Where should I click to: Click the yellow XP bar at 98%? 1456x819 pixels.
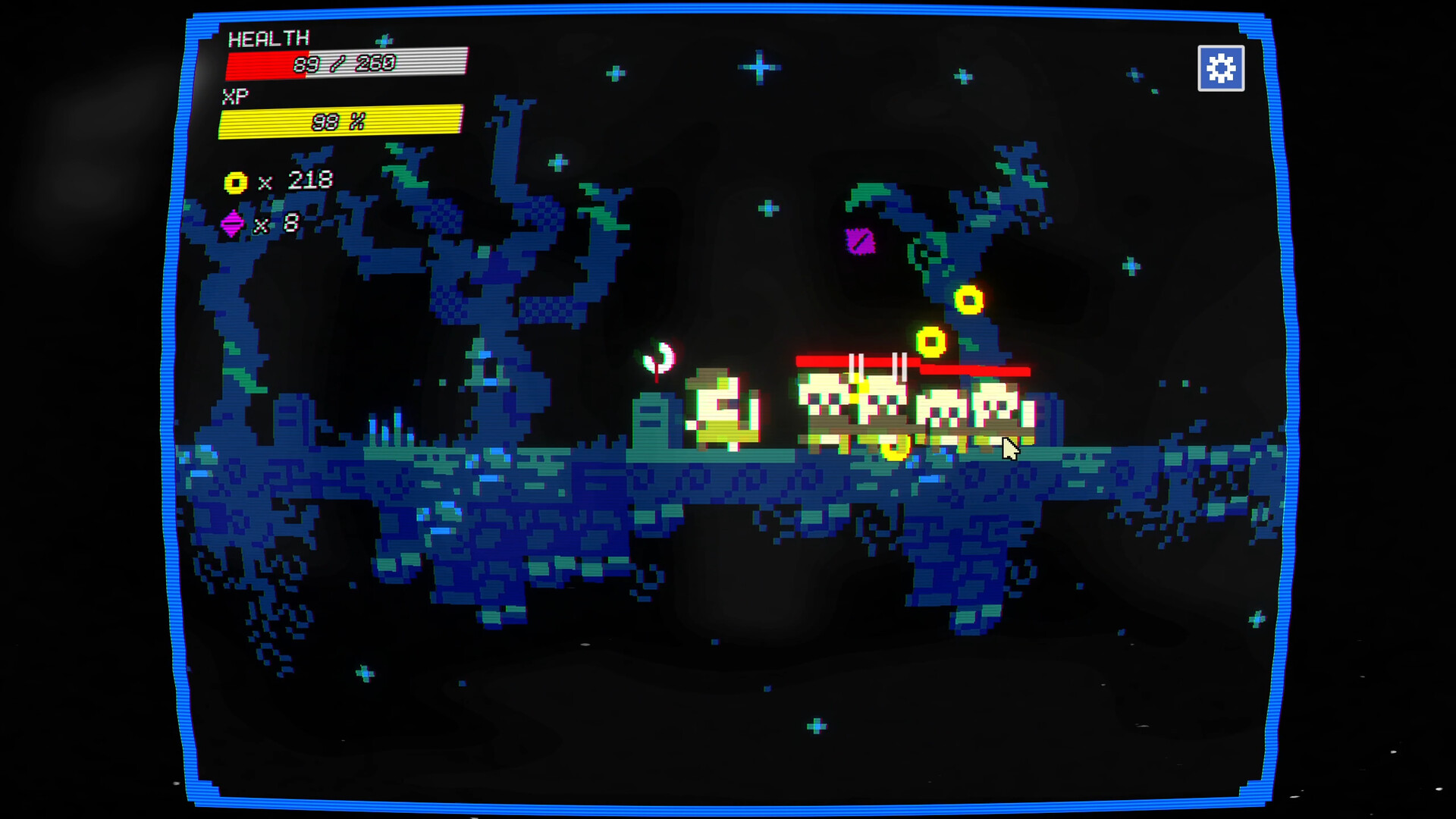[x=341, y=121]
